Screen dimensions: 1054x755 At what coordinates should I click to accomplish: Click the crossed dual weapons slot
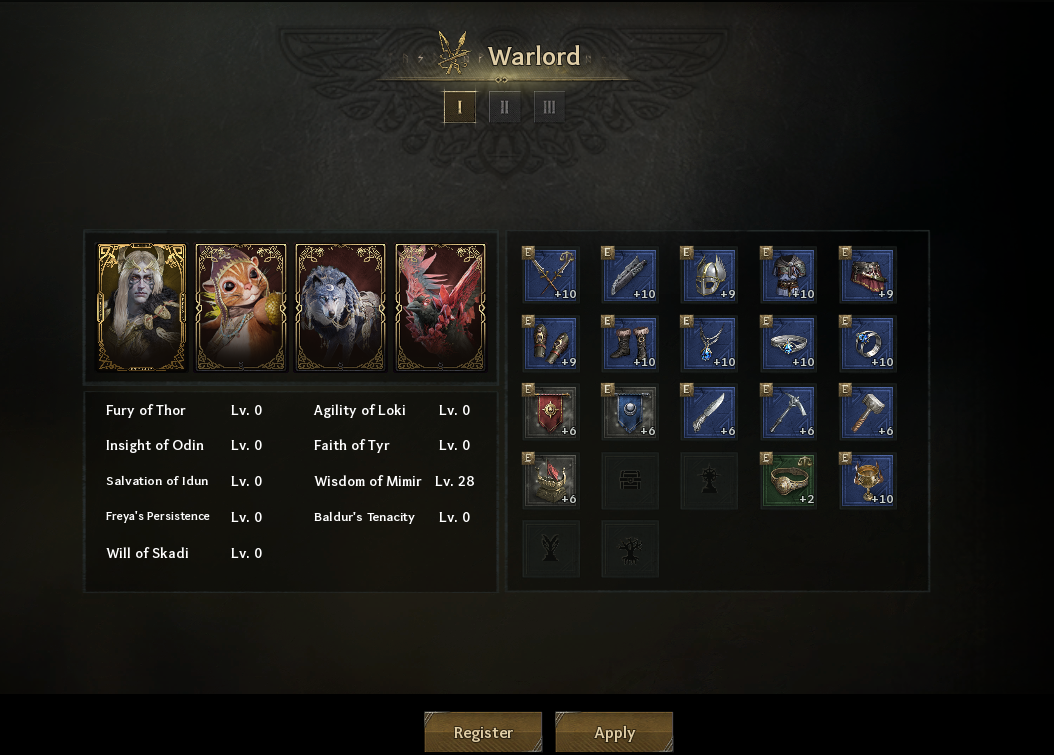(551, 275)
